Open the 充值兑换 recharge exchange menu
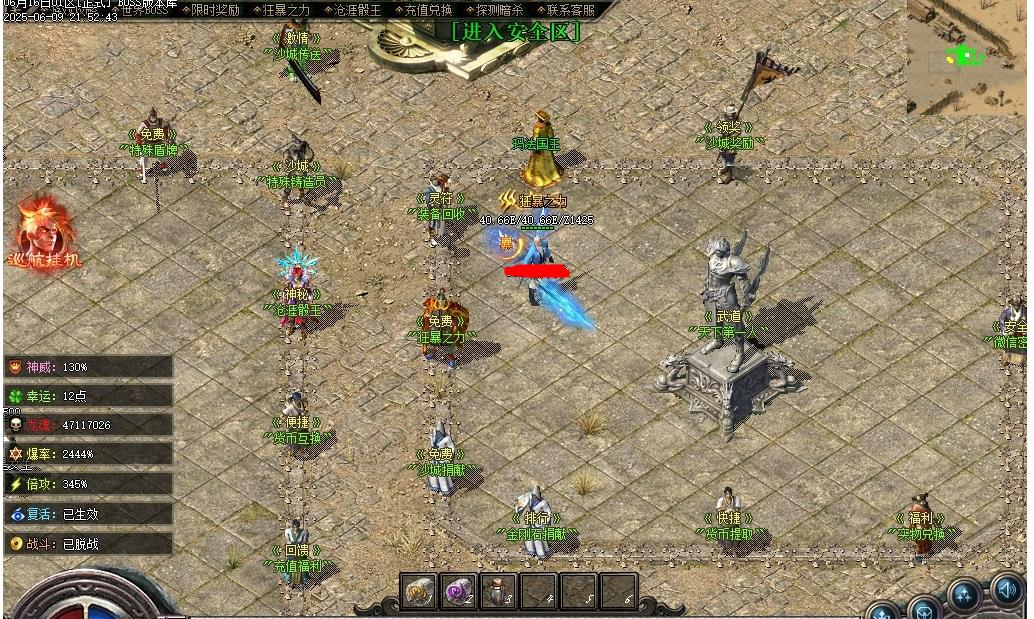Screen dimensions: 1034x619 click(x=427, y=10)
